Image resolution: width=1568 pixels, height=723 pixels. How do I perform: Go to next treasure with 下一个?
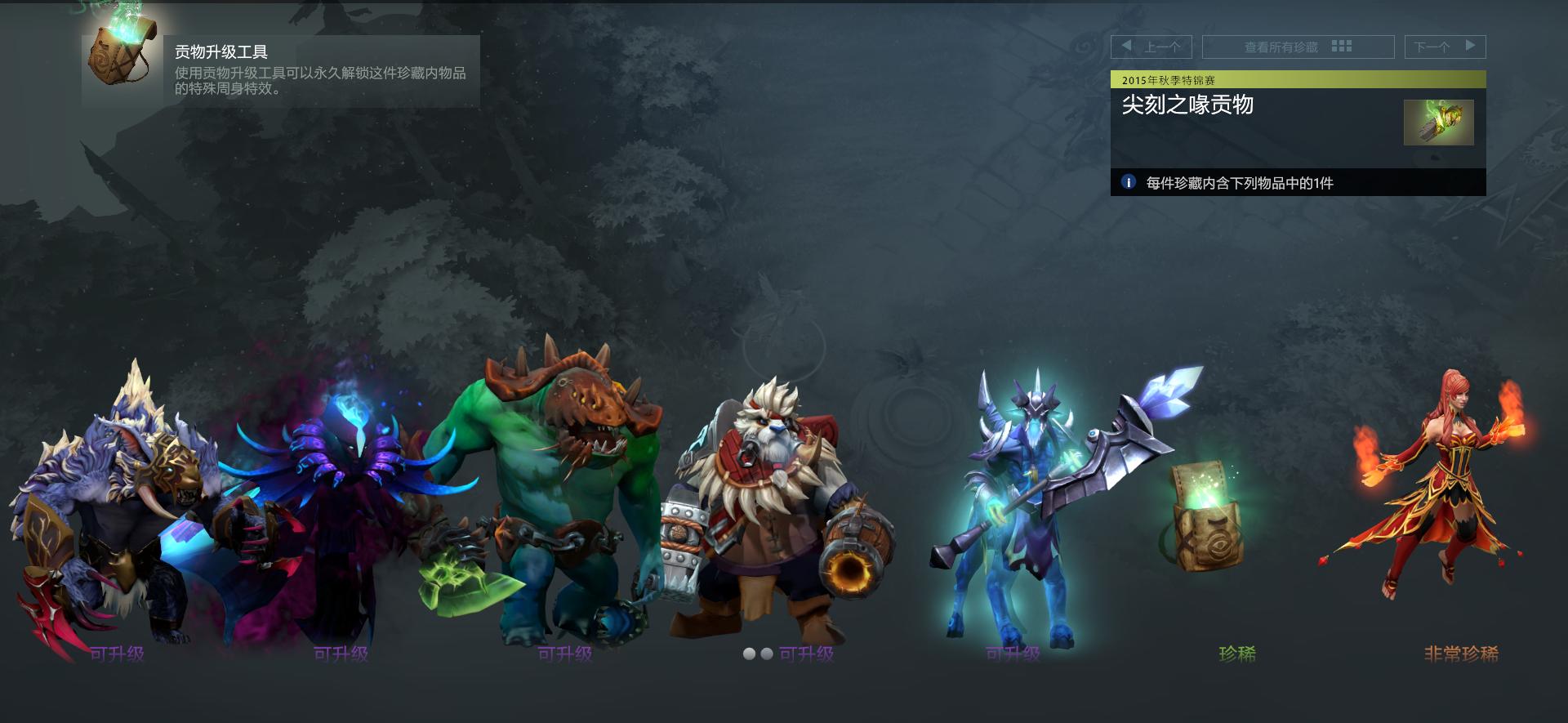[1445, 47]
